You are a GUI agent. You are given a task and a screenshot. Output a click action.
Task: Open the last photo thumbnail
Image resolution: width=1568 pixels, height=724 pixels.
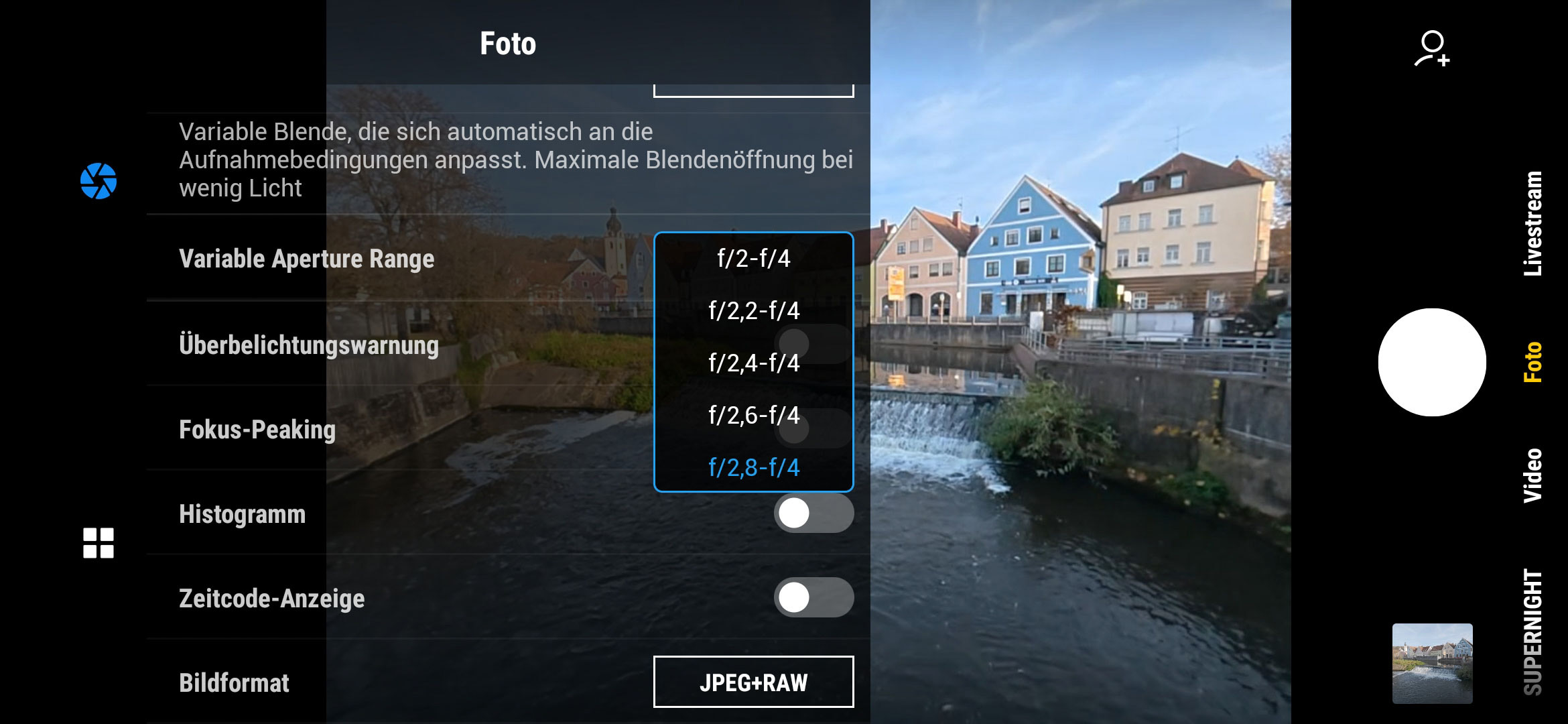pyautogui.click(x=1432, y=663)
